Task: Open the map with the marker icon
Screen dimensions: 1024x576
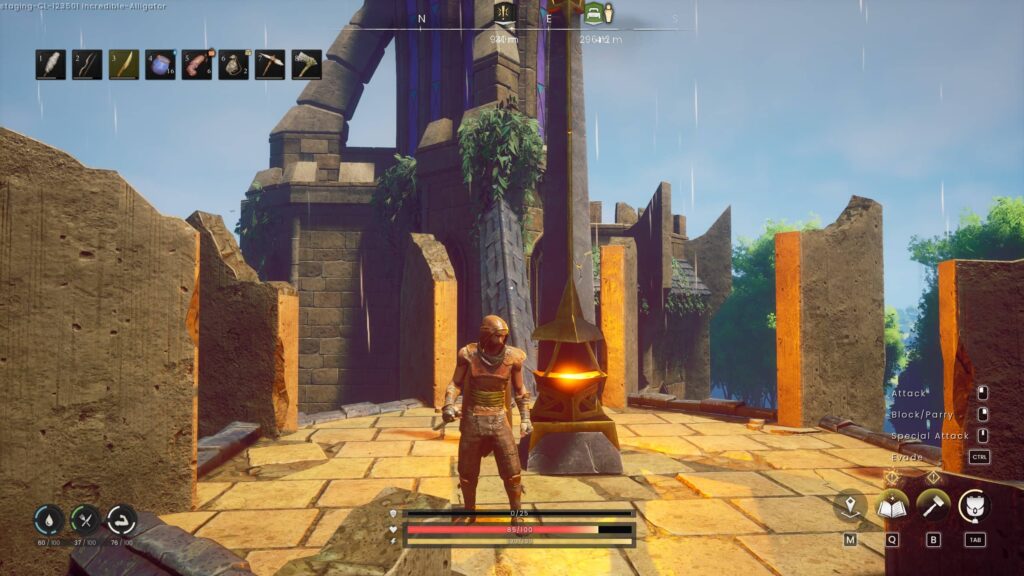Action: point(850,505)
